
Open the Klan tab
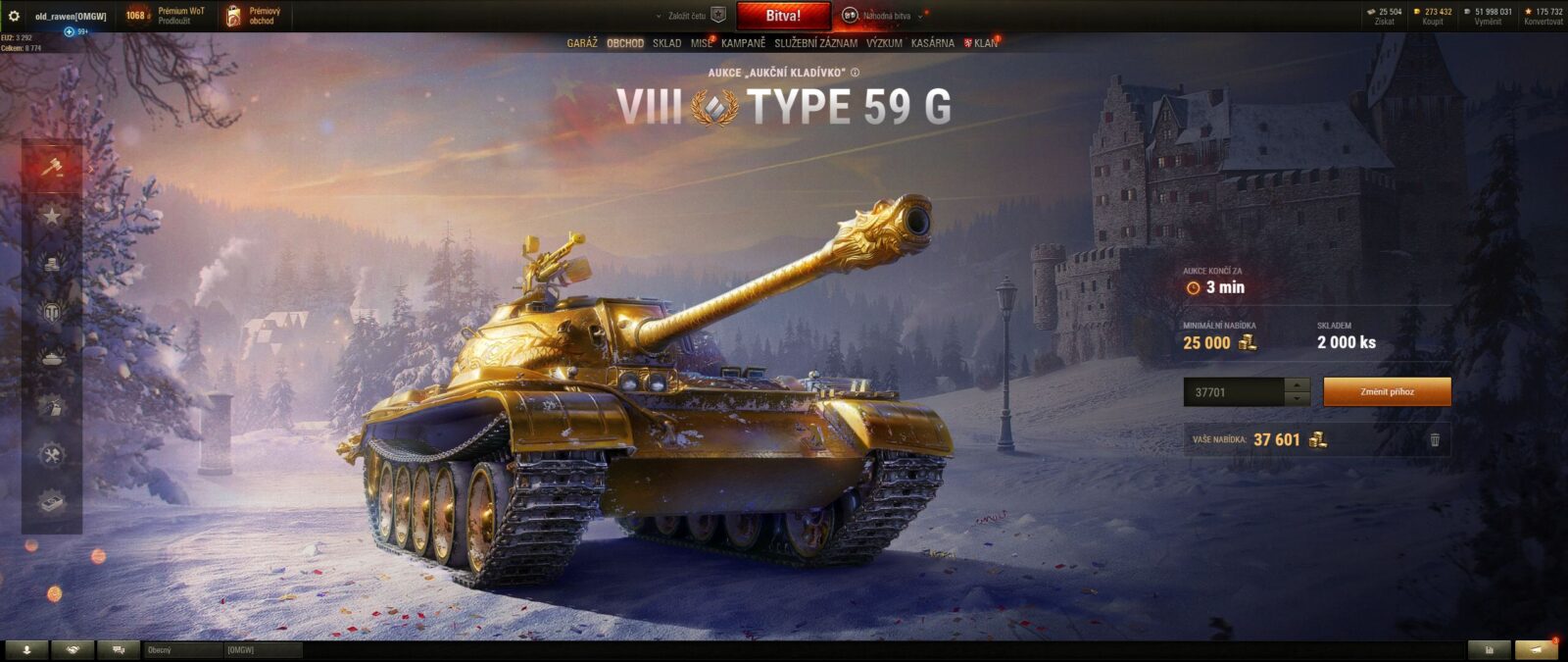(984, 43)
